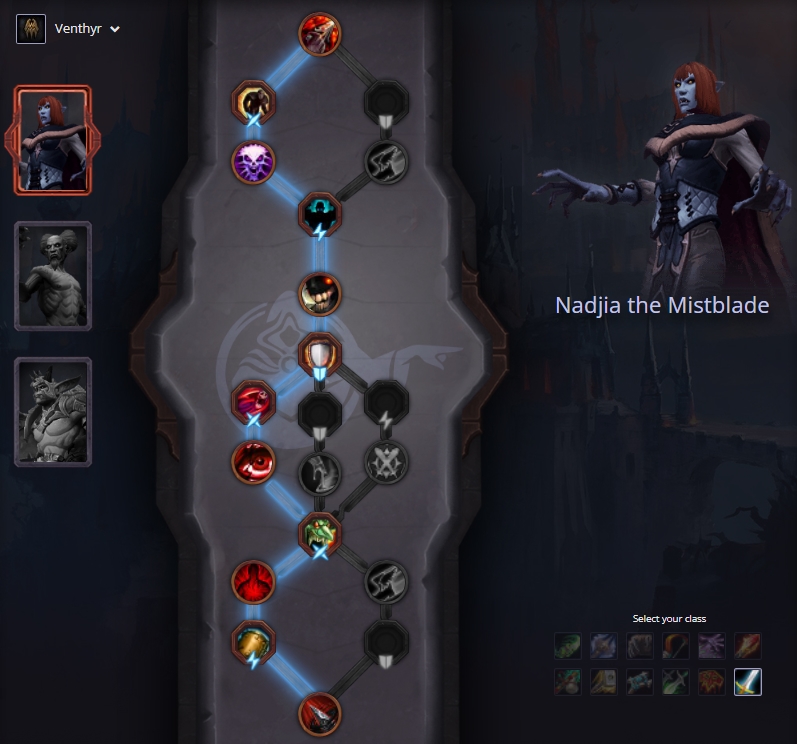The image size is (797, 744).
Task: Open the Venthyr covenant dropdown
Action: 70,29
